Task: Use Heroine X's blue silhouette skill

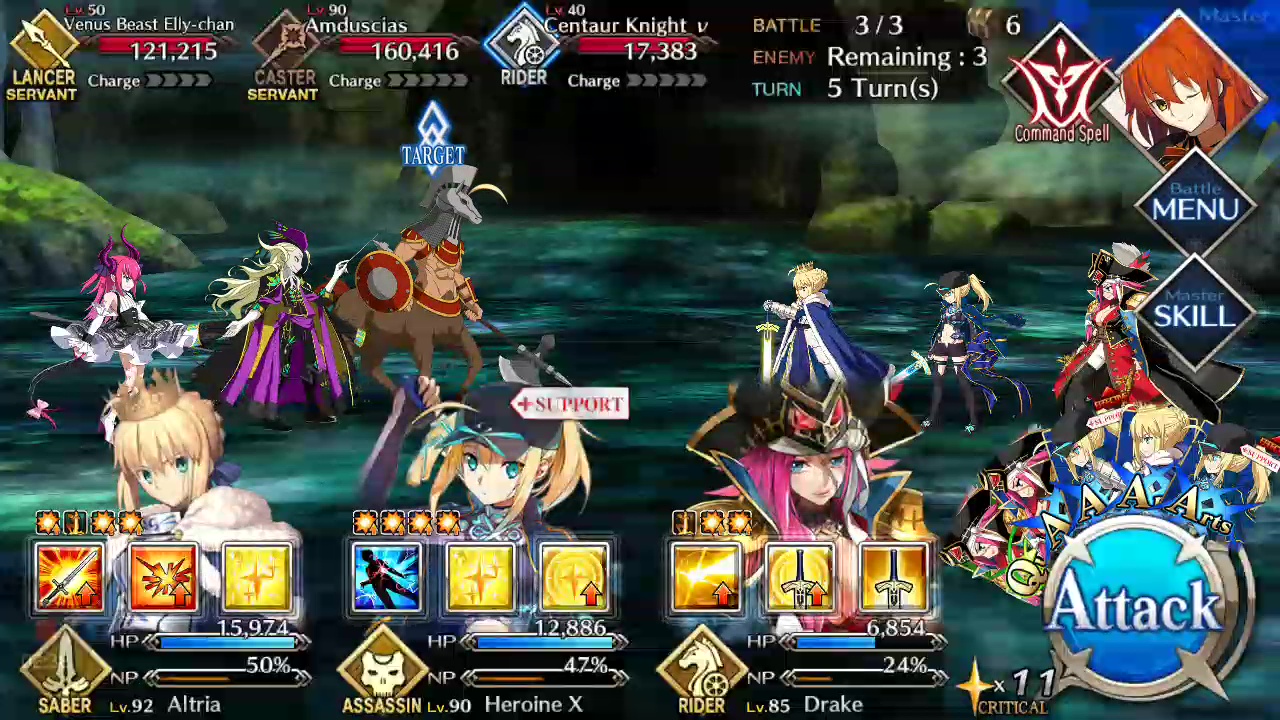Action: [387, 577]
